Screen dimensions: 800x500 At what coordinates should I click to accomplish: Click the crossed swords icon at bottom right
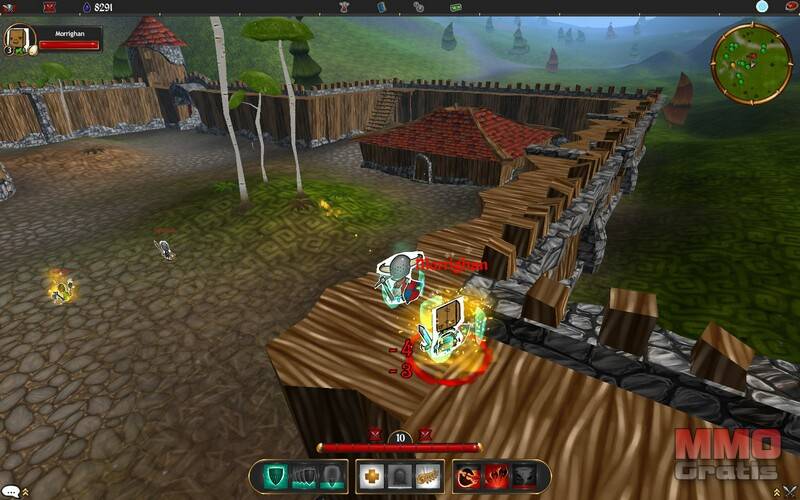[x=790, y=491]
